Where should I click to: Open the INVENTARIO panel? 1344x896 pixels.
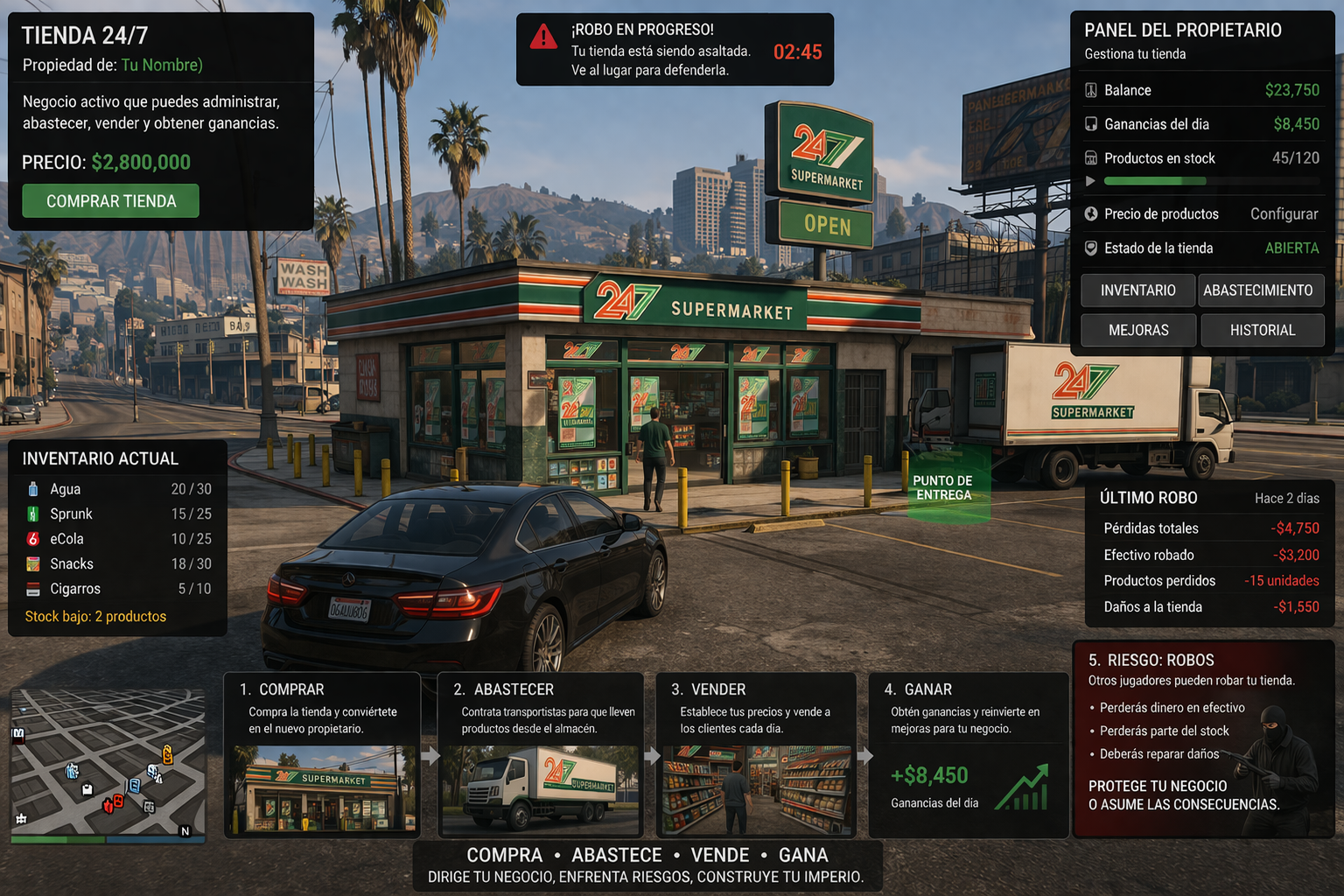coord(1137,290)
